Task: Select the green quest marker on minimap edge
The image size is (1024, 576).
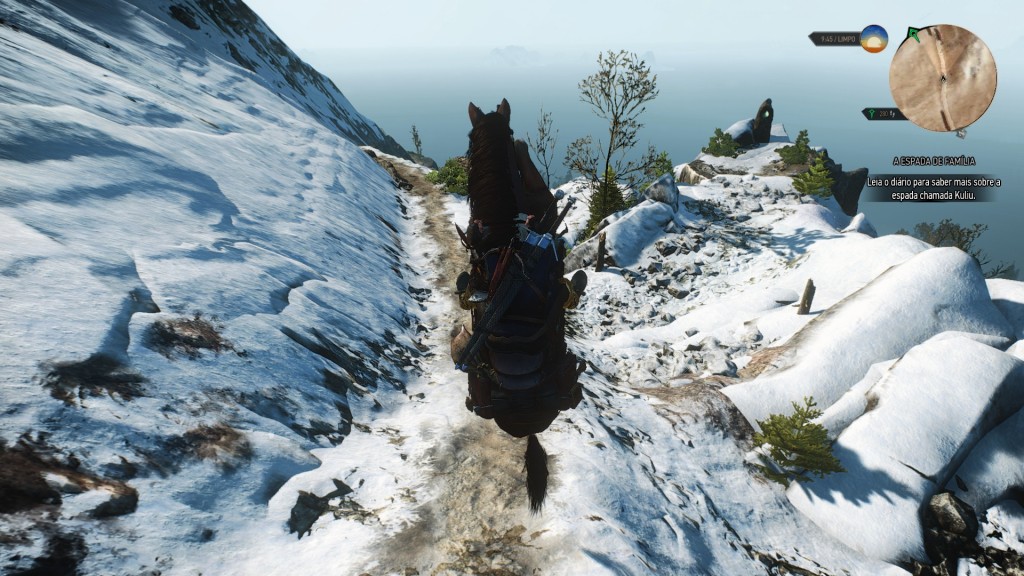Action: (913, 34)
